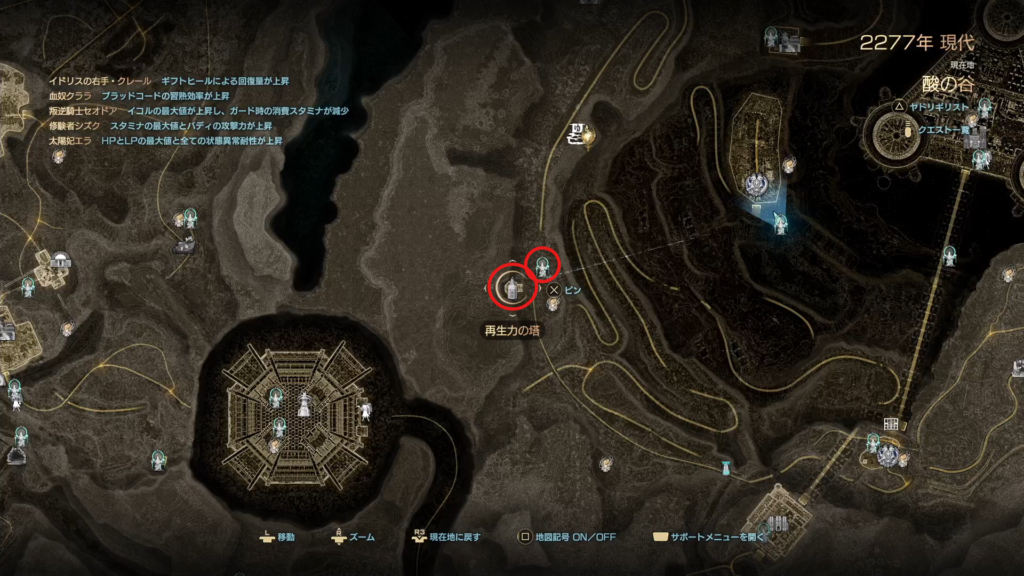Choose the domed building map marker

(x=62, y=259)
